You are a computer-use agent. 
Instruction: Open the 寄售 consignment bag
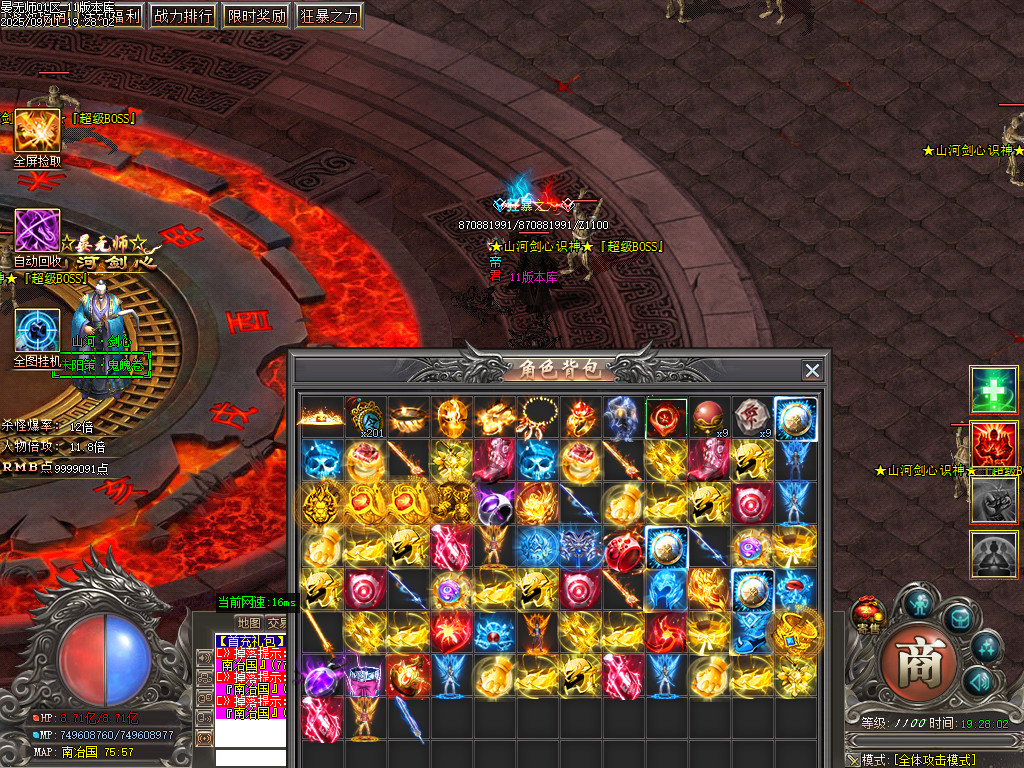(x=866, y=612)
